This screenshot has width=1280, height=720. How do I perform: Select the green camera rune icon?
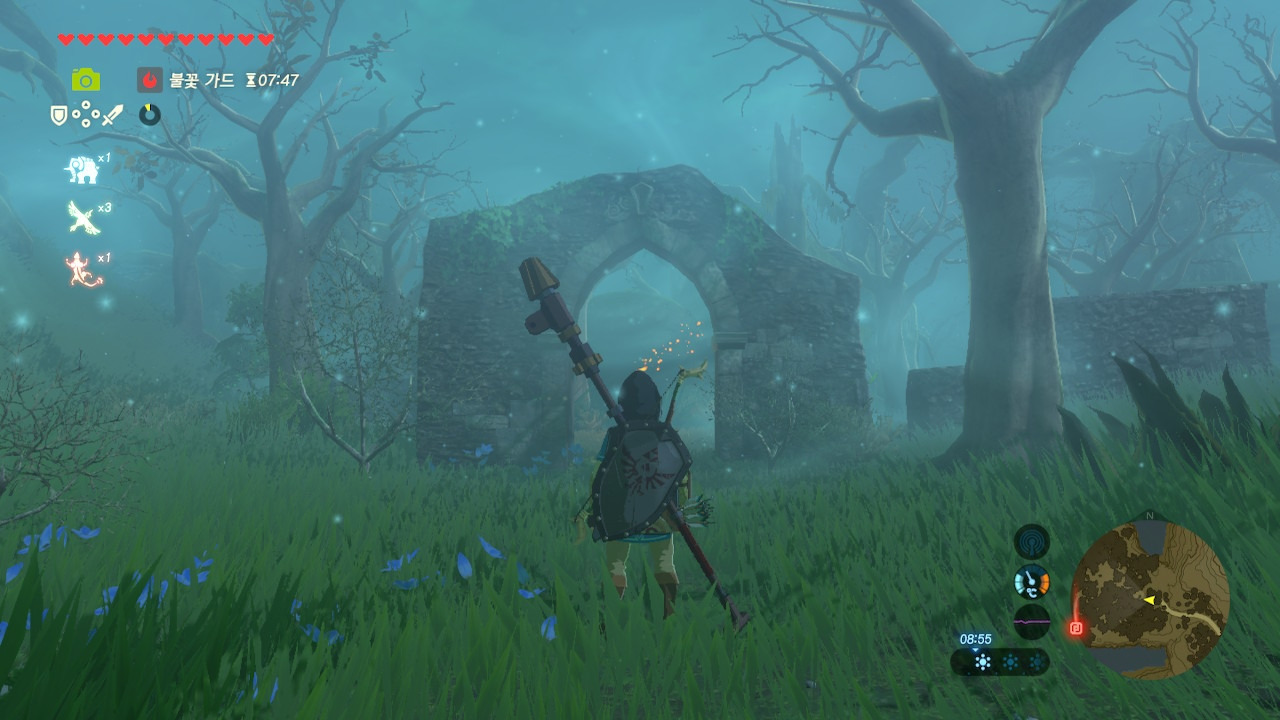pyautogui.click(x=85, y=80)
